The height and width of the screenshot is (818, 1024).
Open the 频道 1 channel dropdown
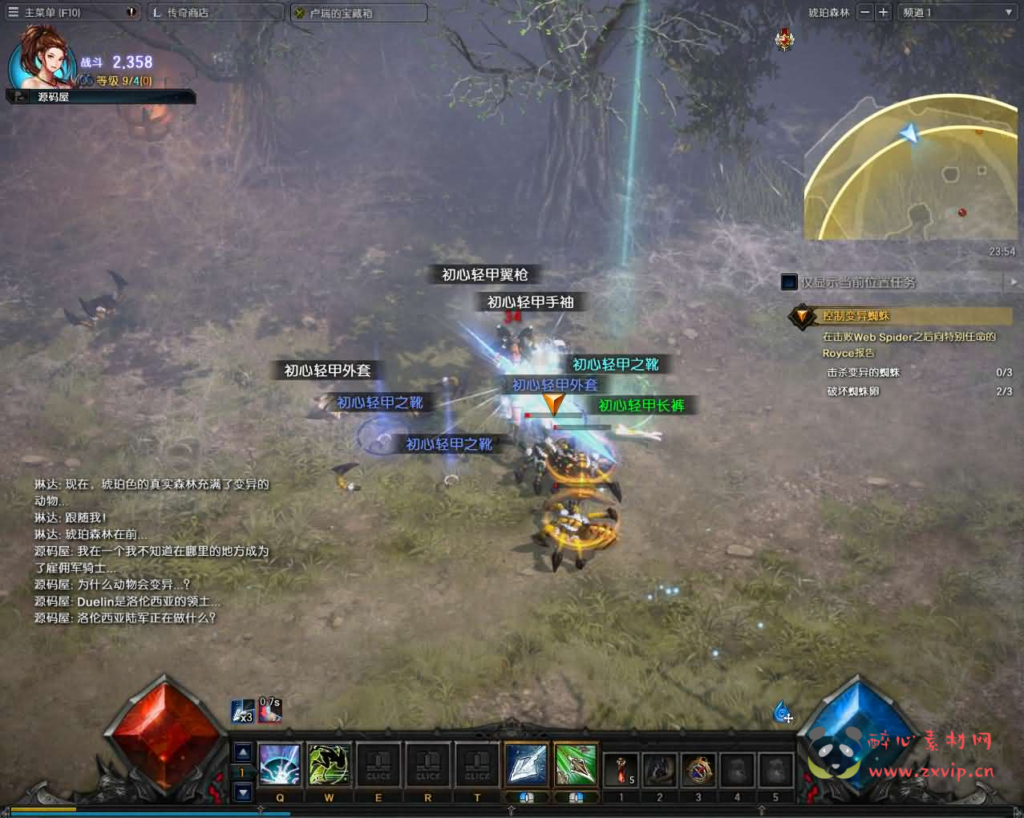(x=955, y=12)
